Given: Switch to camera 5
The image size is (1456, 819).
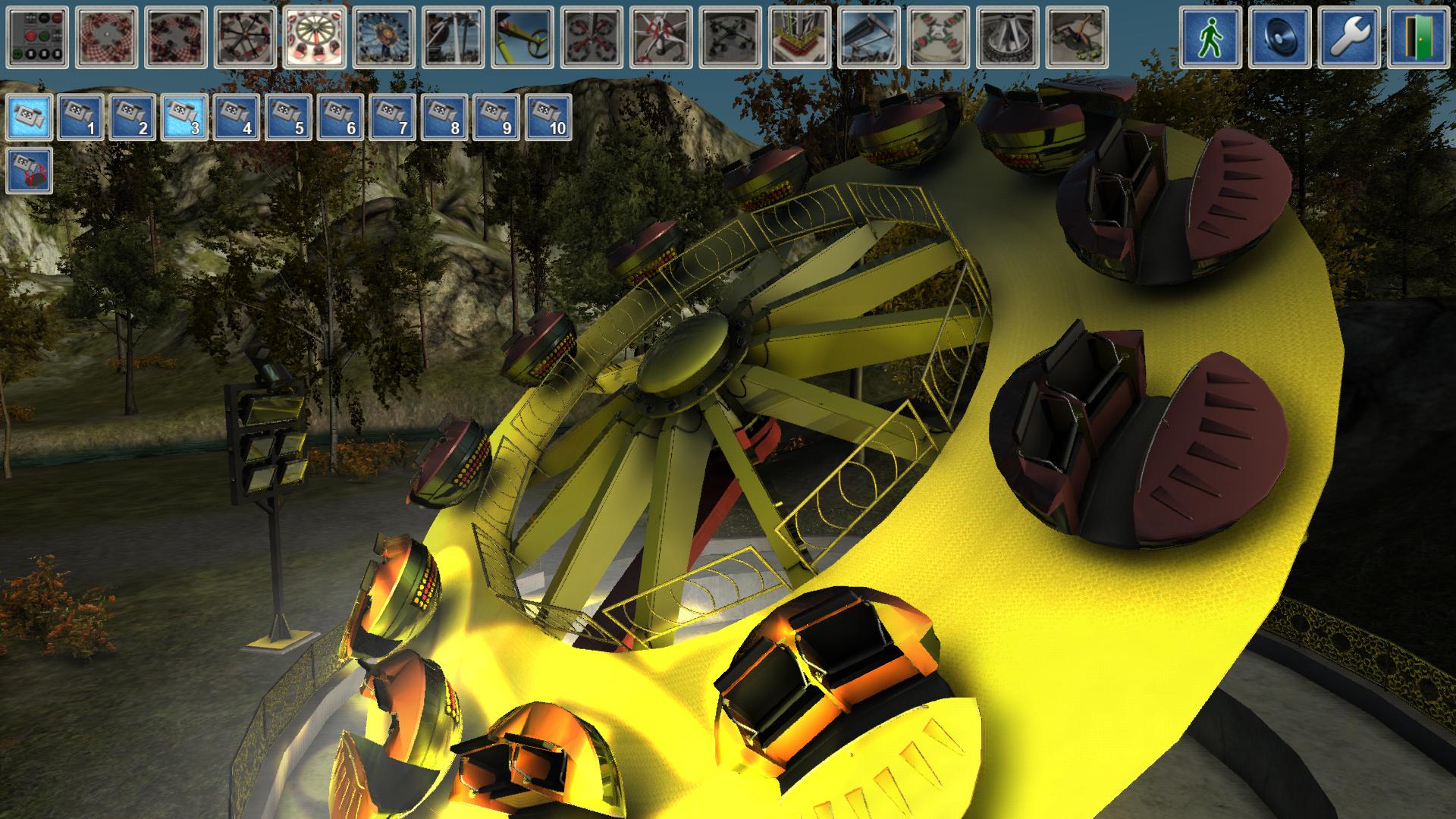Looking at the screenshot, I should 289,118.
